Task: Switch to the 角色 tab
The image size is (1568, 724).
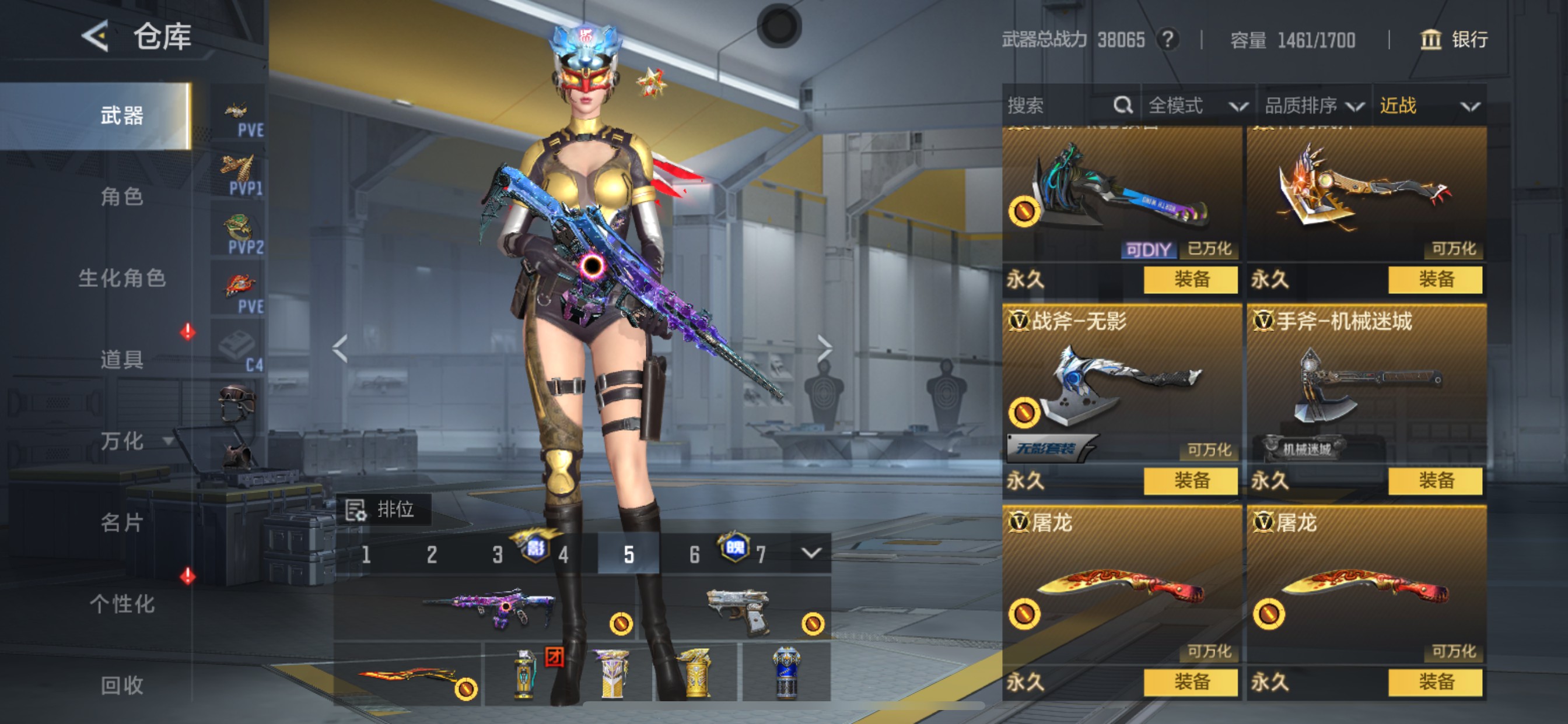Action: click(122, 196)
